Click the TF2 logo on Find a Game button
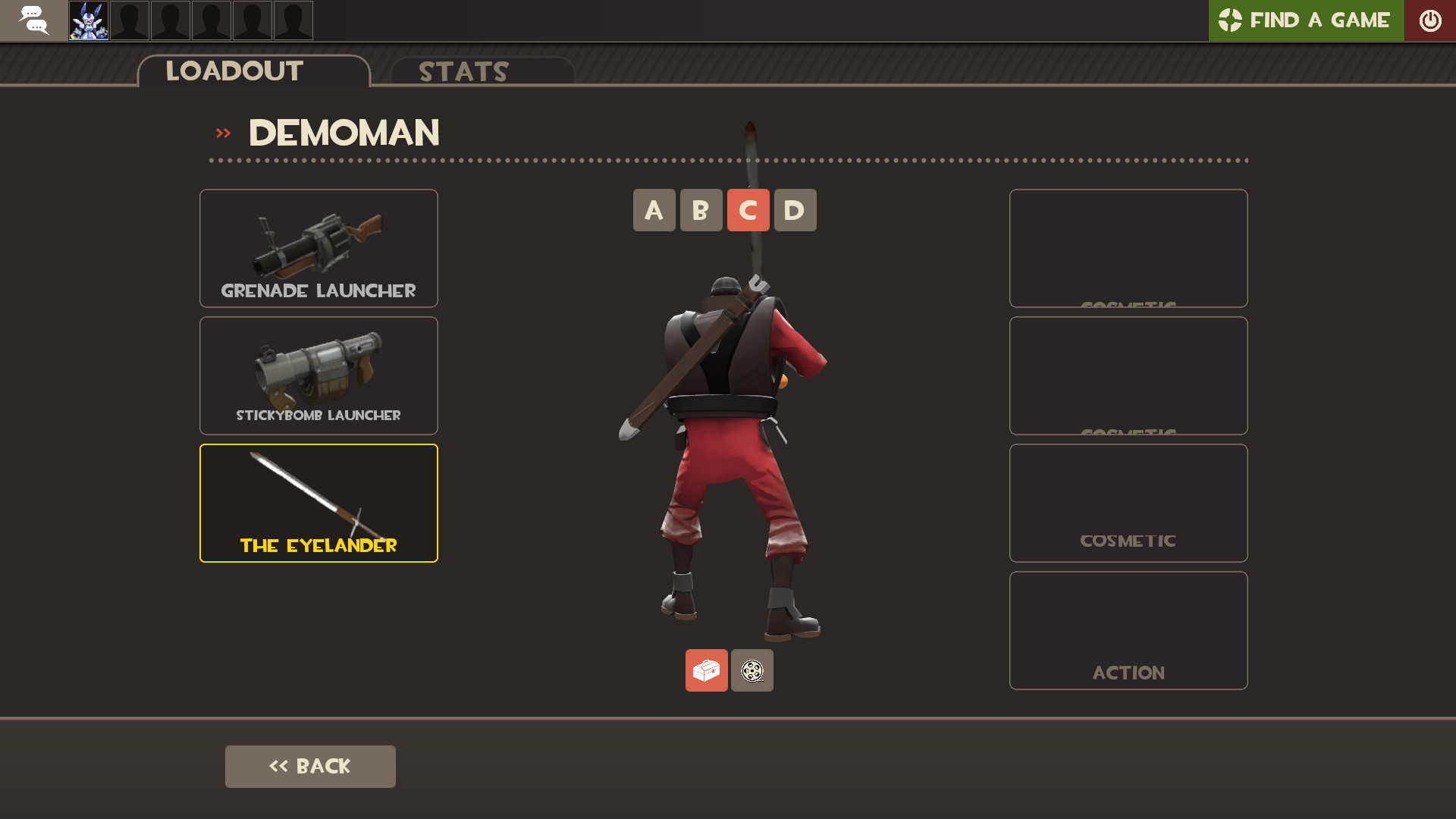 pos(1230,20)
